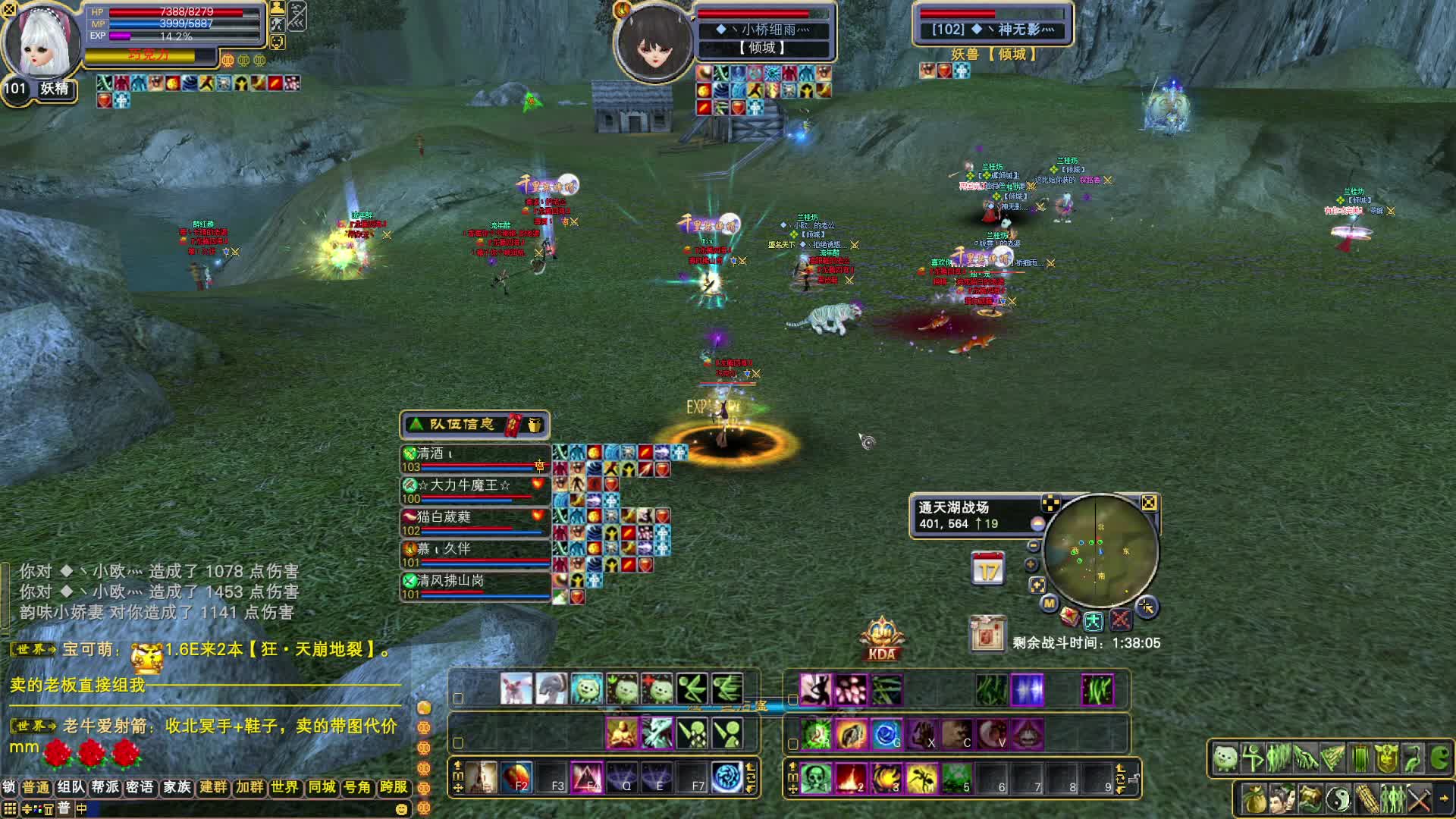Select the 组队 team chat tab
The width and height of the screenshot is (1456, 819).
pyautogui.click(x=71, y=787)
